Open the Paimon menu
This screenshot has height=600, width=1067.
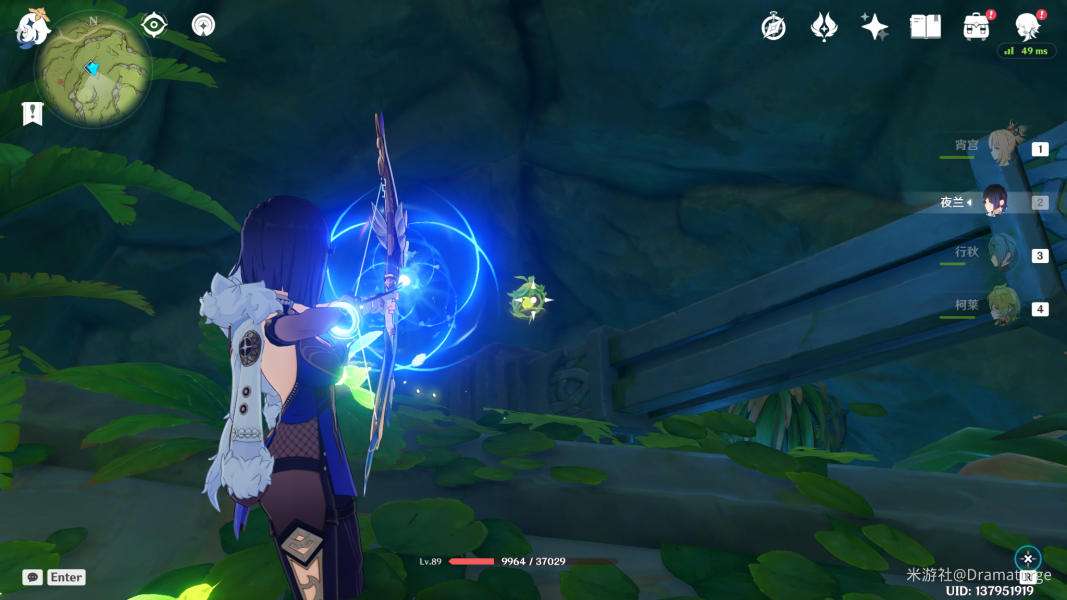(32, 27)
